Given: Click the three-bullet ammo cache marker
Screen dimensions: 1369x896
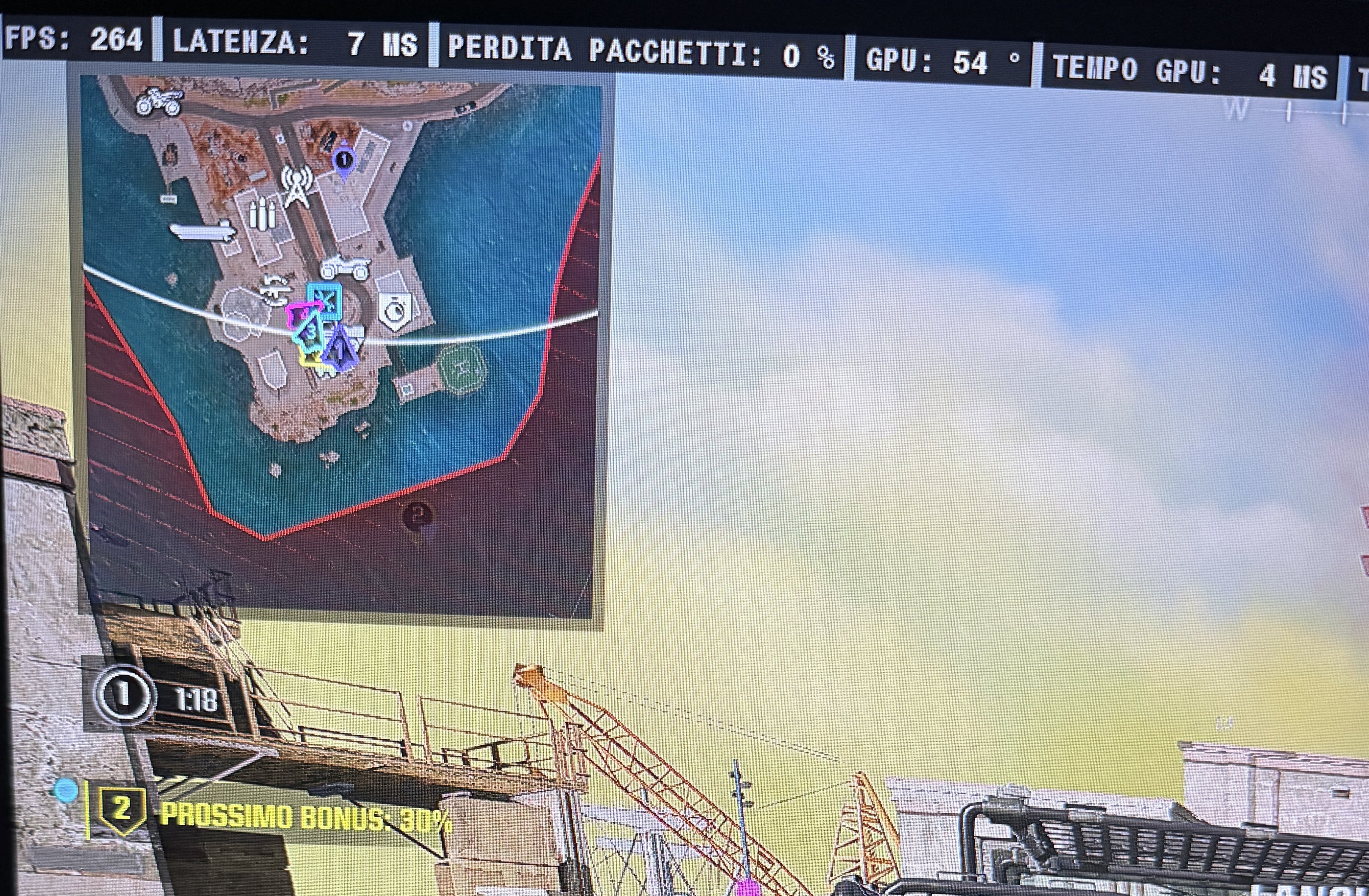Looking at the screenshot, I should [x=262, y=213].
